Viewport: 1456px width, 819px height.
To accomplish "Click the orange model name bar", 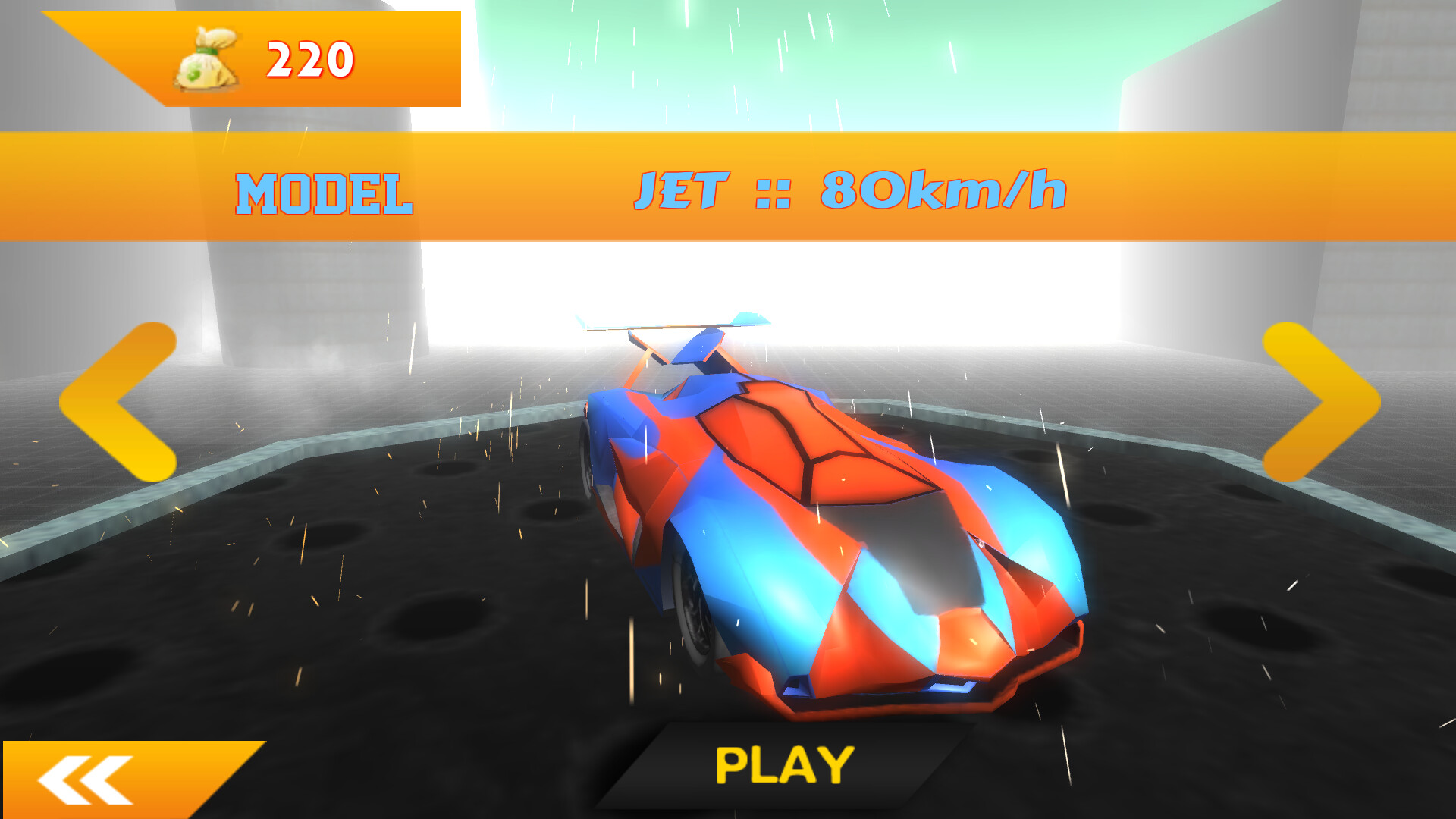I will tap(728, 191).
